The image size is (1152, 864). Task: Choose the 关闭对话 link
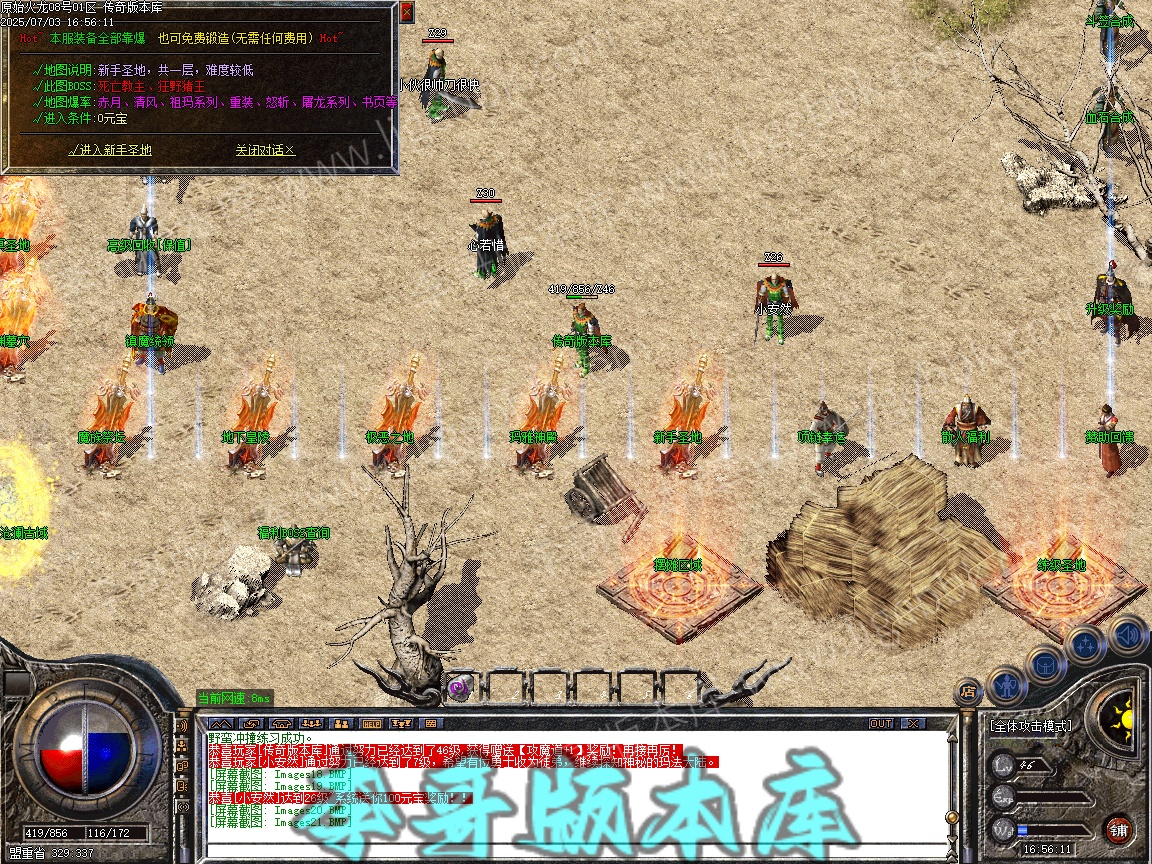[265, 150]
